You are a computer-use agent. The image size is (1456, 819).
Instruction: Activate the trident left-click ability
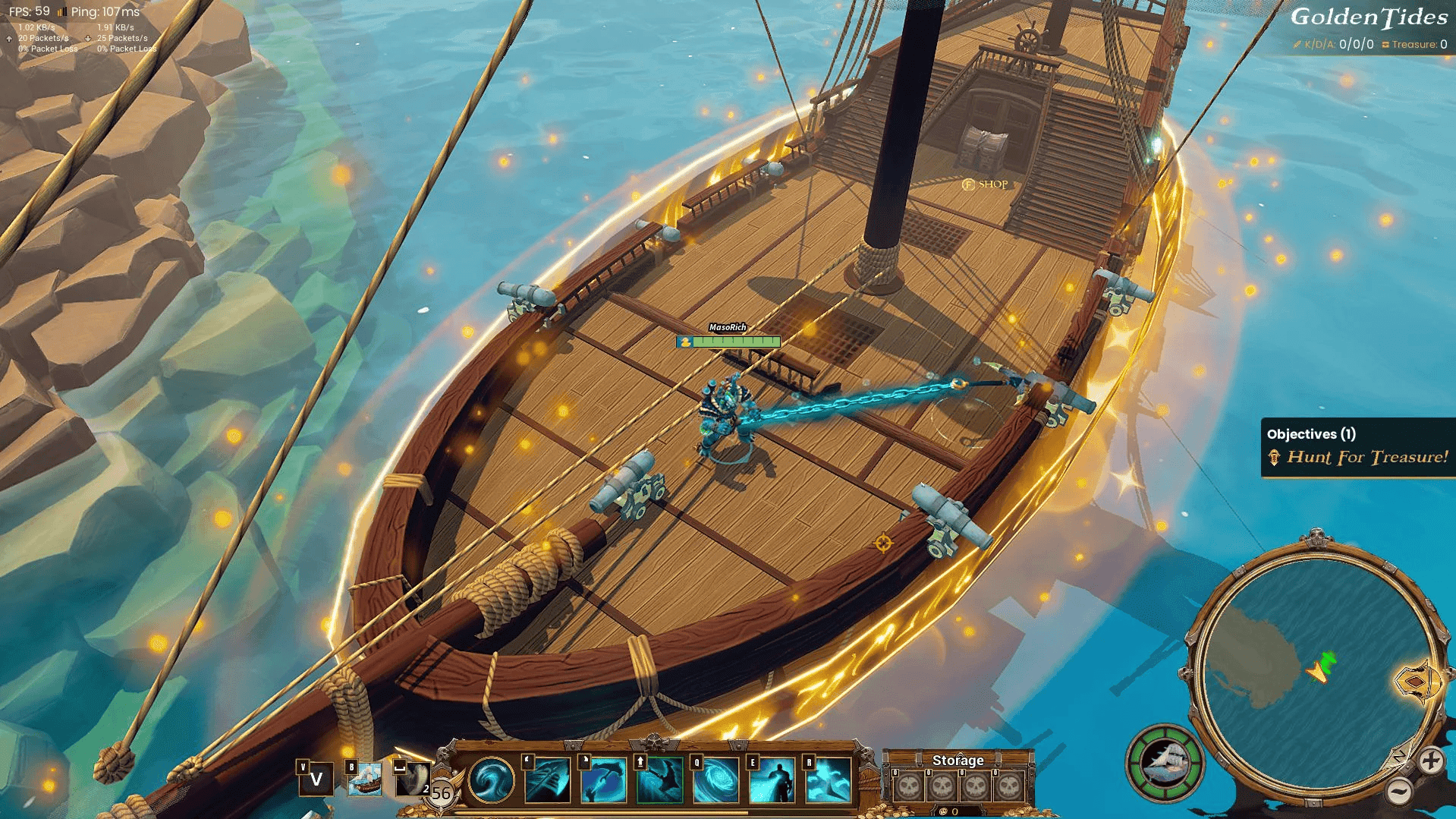(549, 782)
